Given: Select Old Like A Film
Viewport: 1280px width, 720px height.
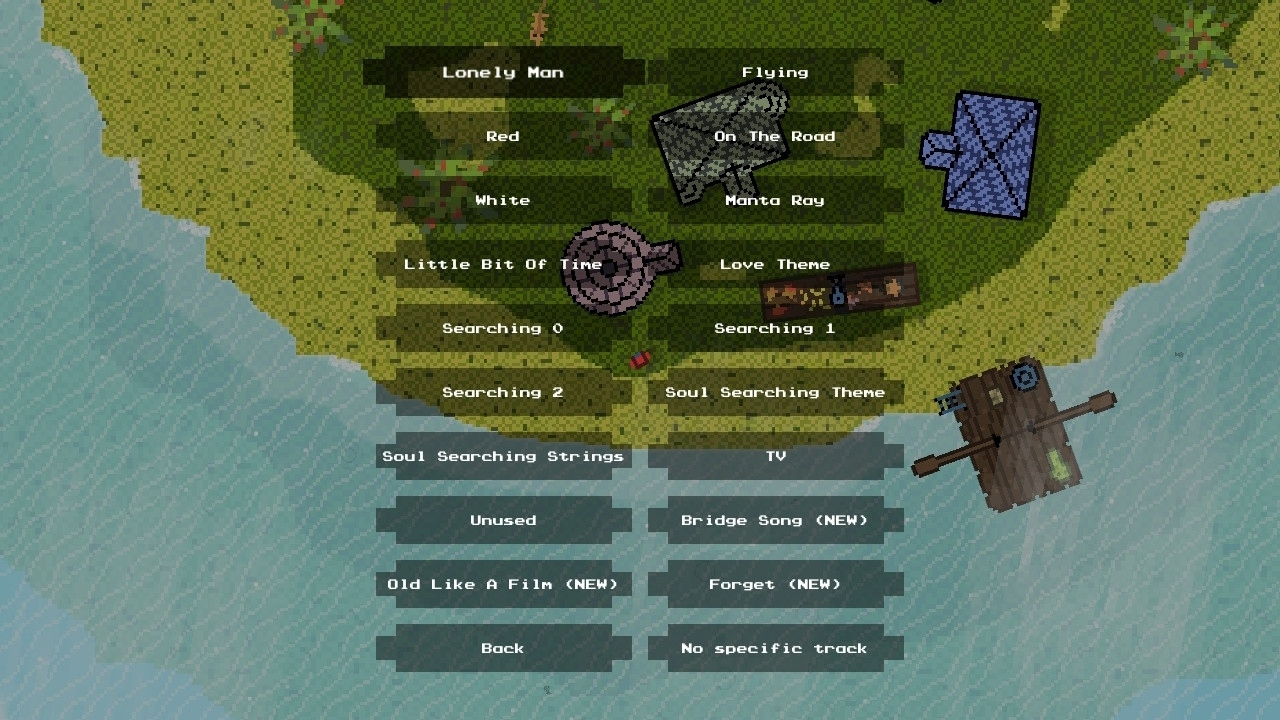Looking at the screenshot, I should 503,584.
